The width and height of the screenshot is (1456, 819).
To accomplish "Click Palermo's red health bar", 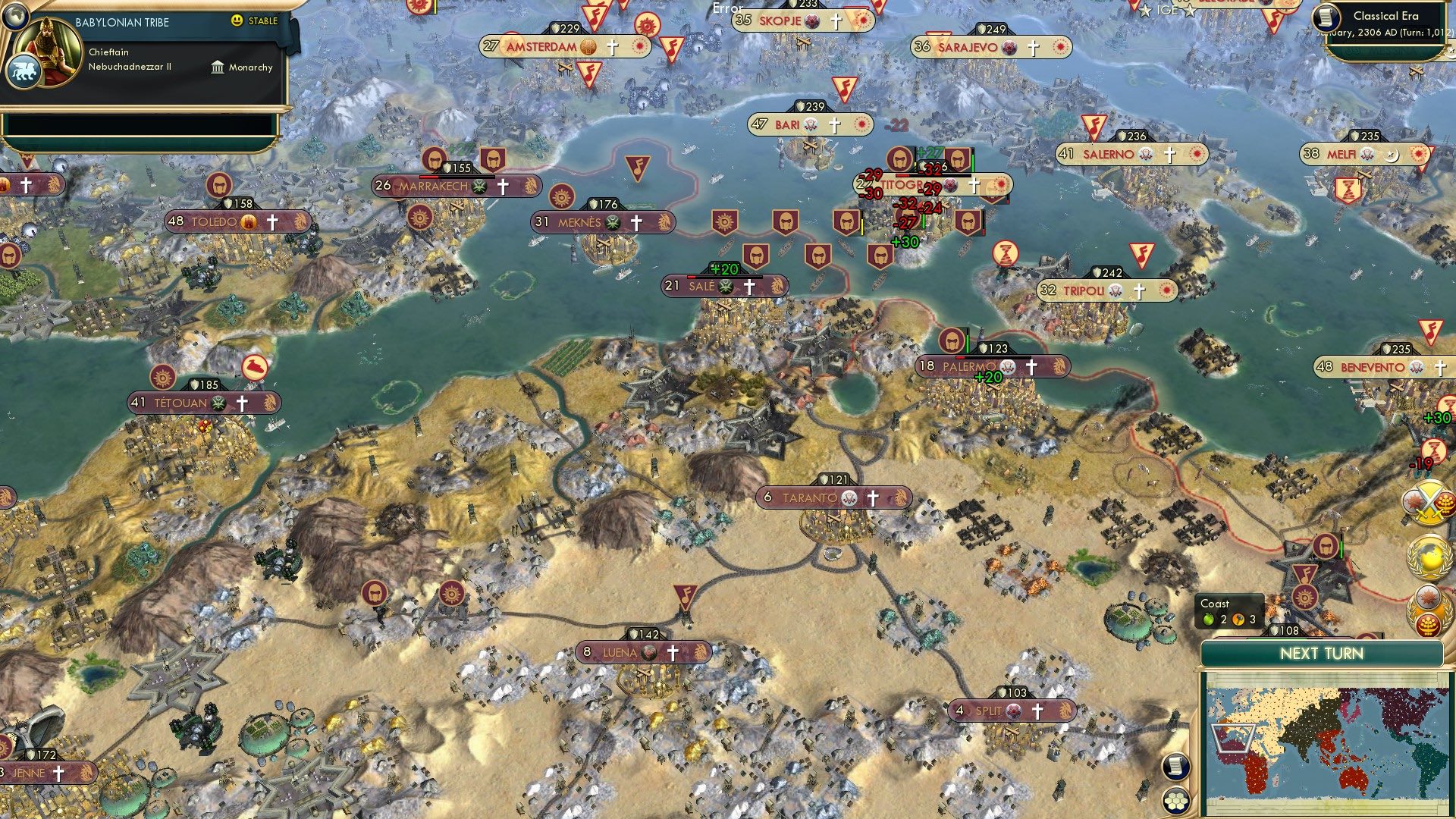I will (960, 357).
